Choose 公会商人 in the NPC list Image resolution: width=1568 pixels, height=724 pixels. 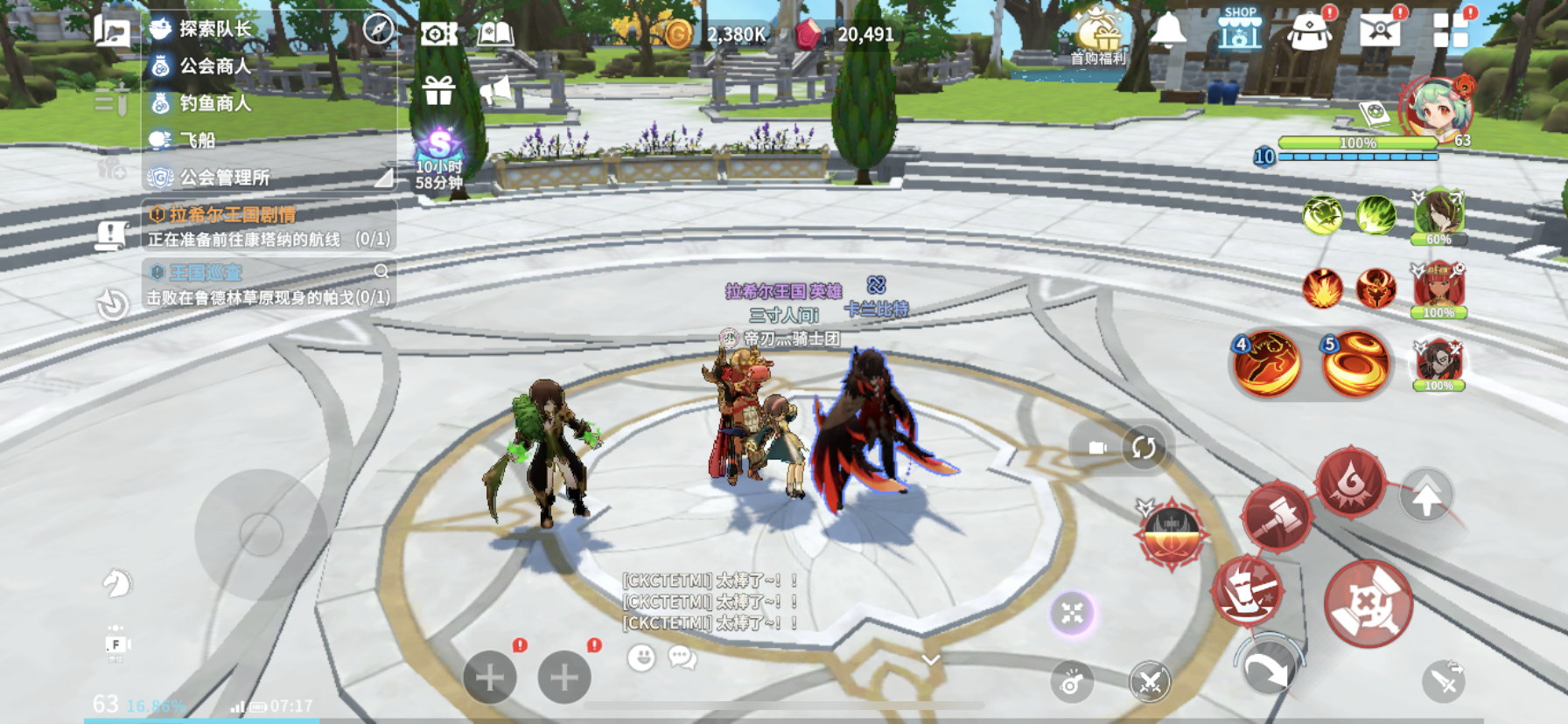(x=214, y=66)
